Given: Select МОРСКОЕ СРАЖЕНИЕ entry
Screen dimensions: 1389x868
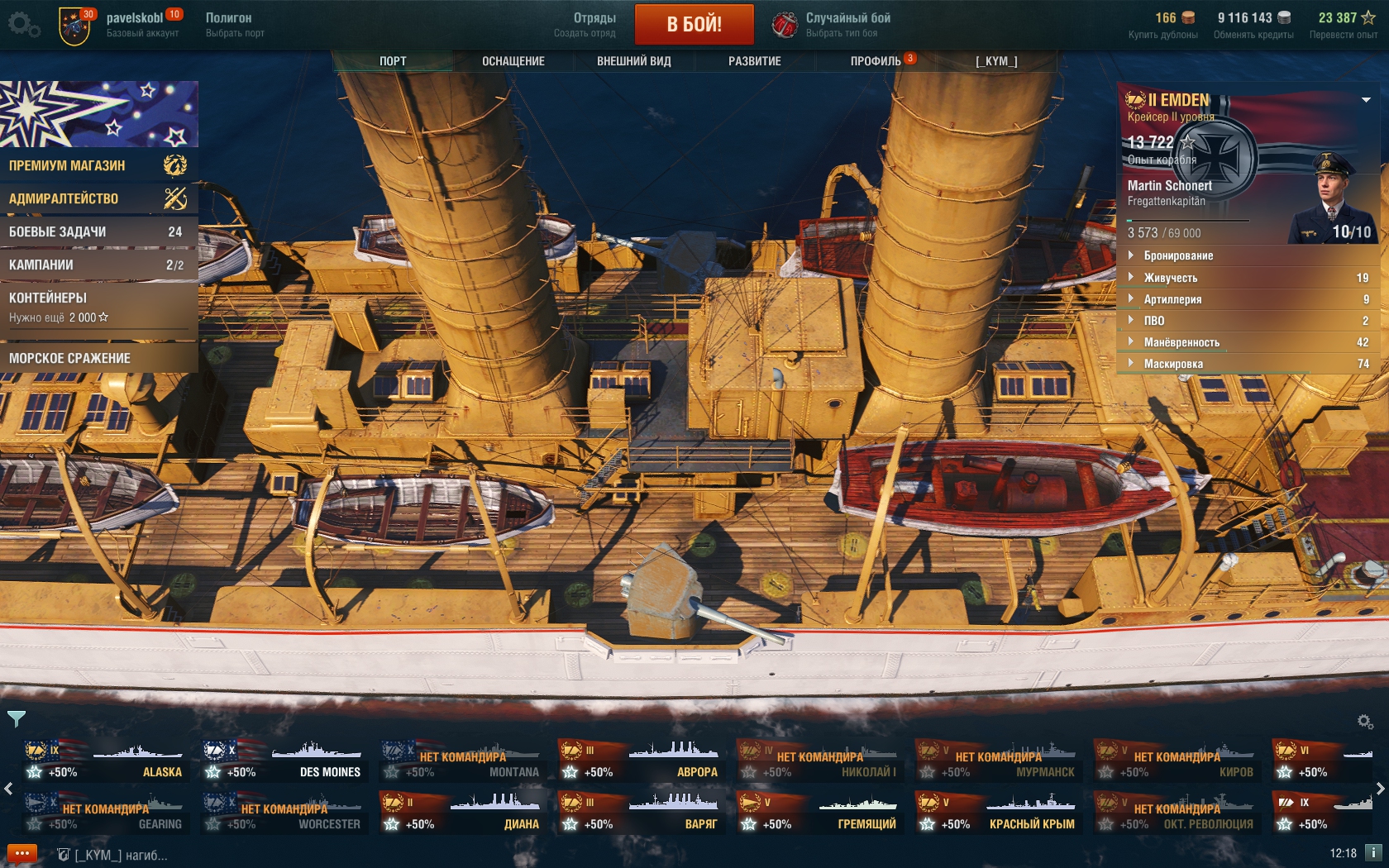Looking at the screenshot, I should (98, 358).
